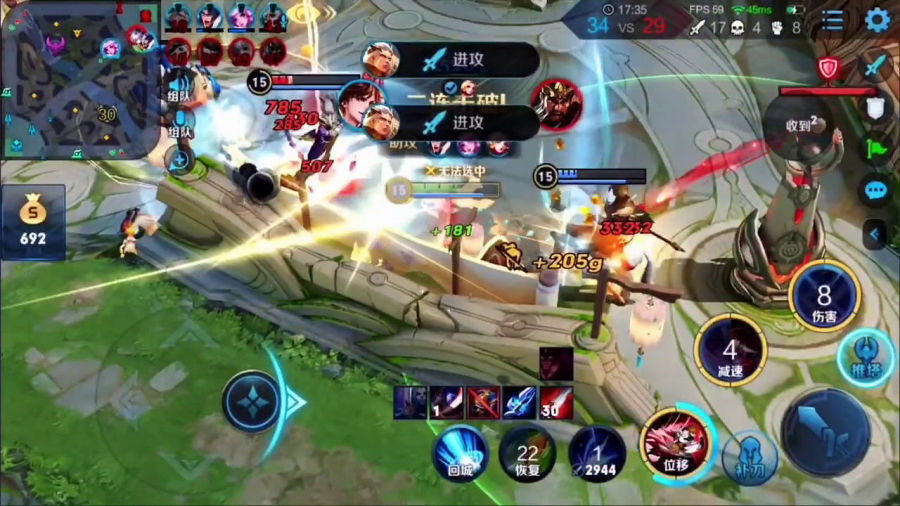Show the scoreboard list menu

(832, 19)
